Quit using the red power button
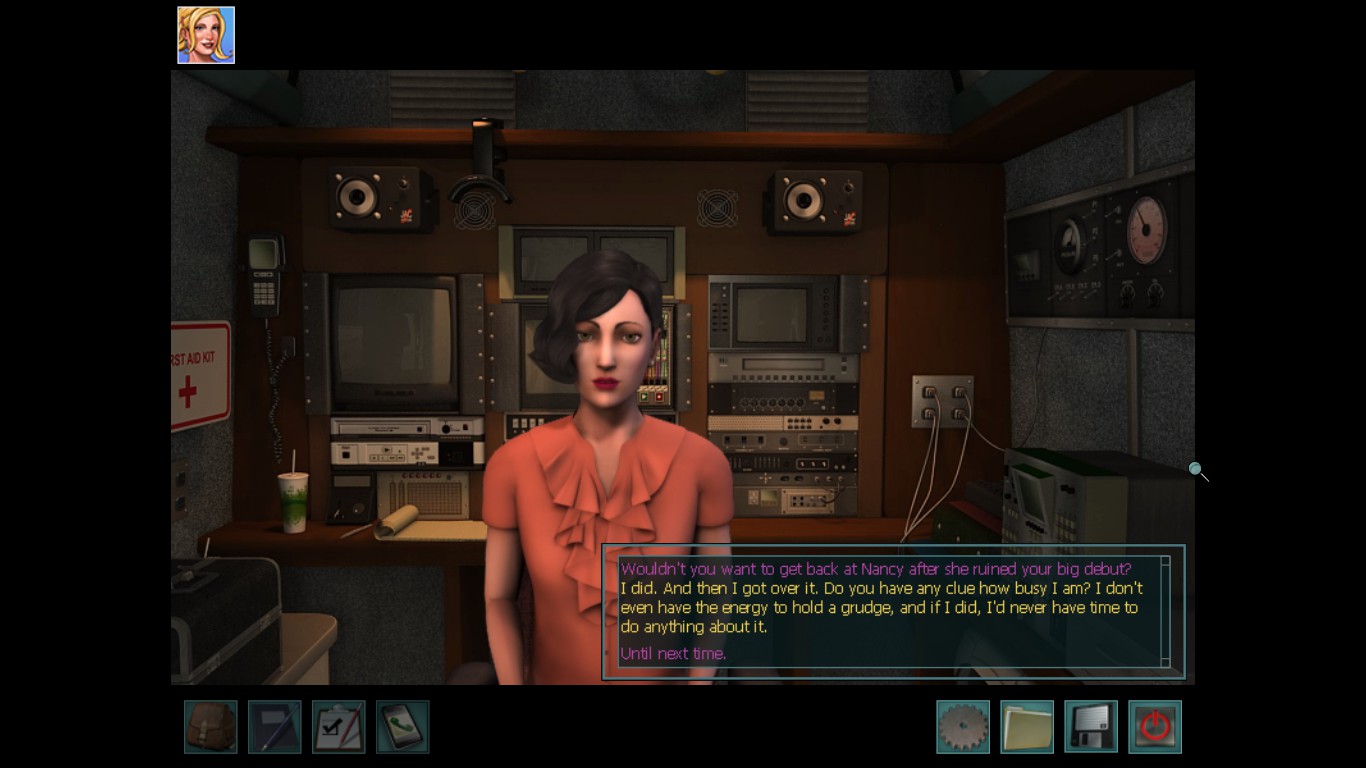1366x768 pixels. tap(1154, 726)
